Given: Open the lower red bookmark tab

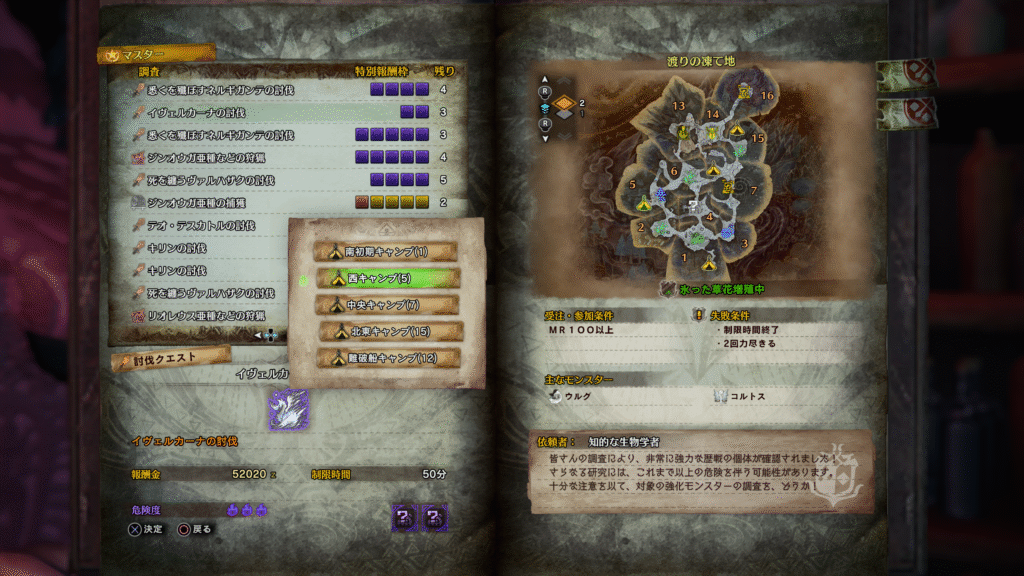Looking at the screenshot, I should (906, 113).
